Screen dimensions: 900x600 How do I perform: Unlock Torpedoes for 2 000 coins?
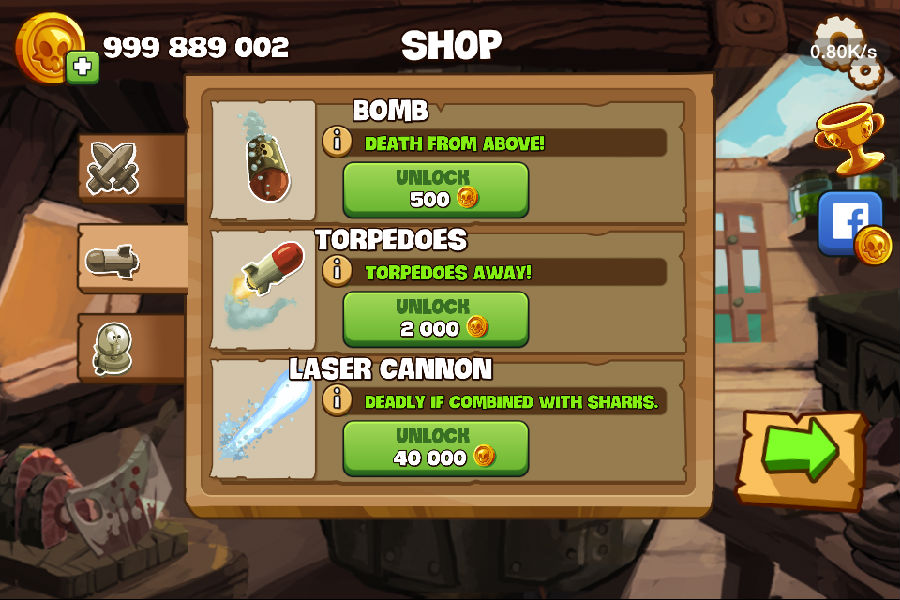tap(435, 318)
